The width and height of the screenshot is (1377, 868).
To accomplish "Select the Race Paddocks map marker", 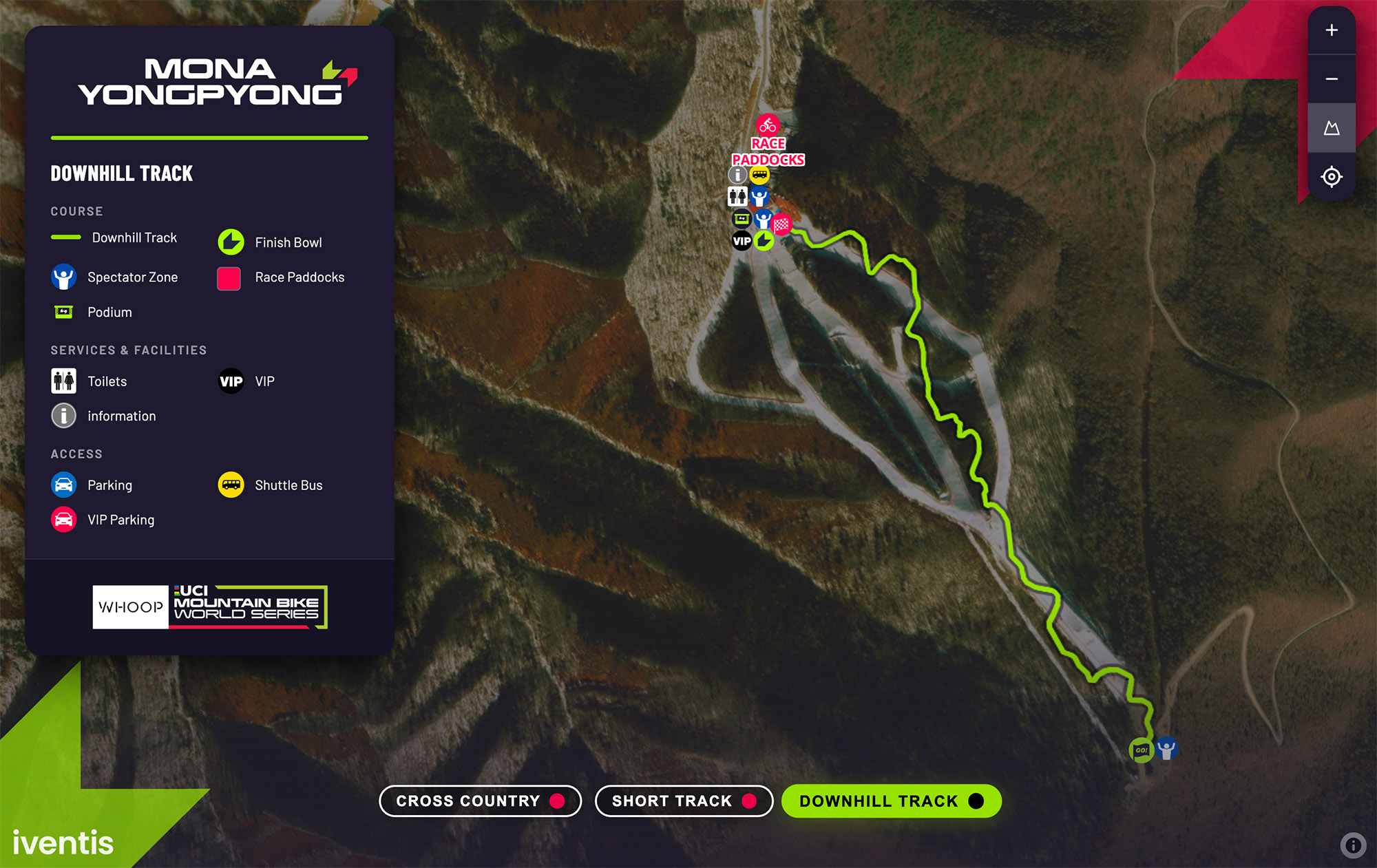I will pyautogui.click(x=768, y=126).
